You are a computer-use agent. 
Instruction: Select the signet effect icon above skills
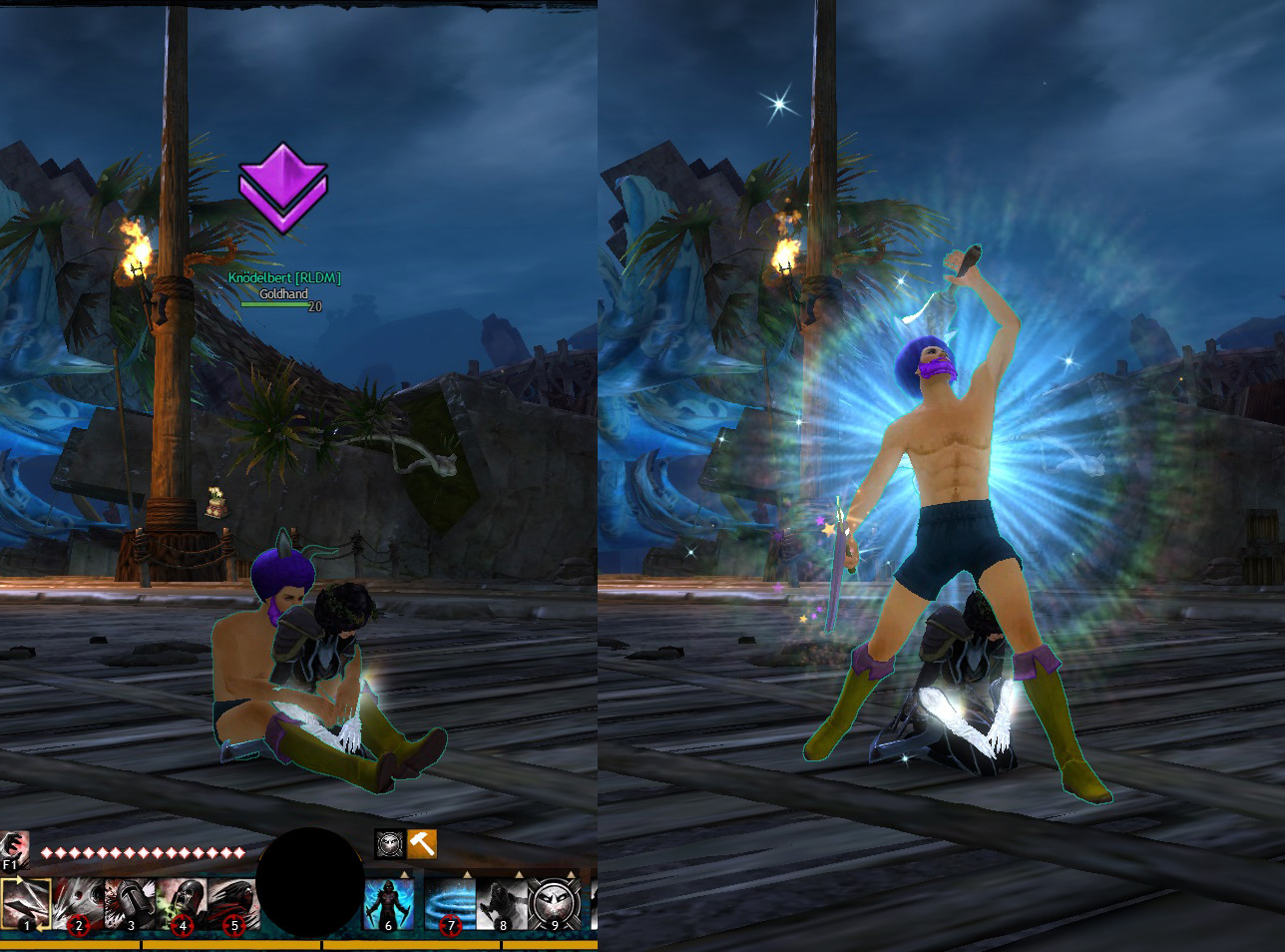[x=390, y=843]
